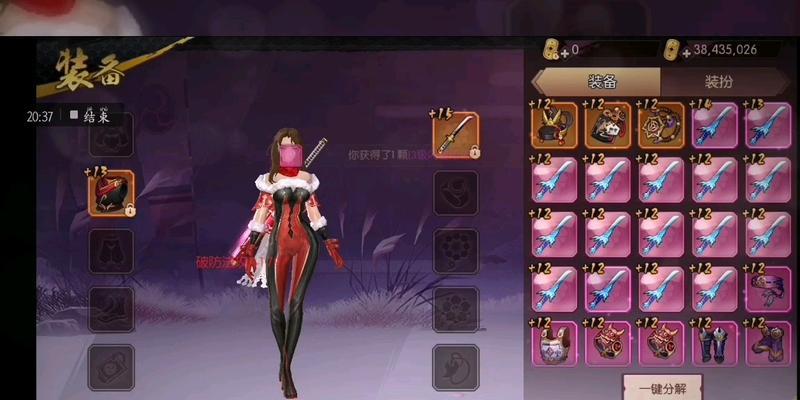The height and width of the screenshot is (400, 800).
Task: Select the silver chest armor item
Action: pos(554,344)
